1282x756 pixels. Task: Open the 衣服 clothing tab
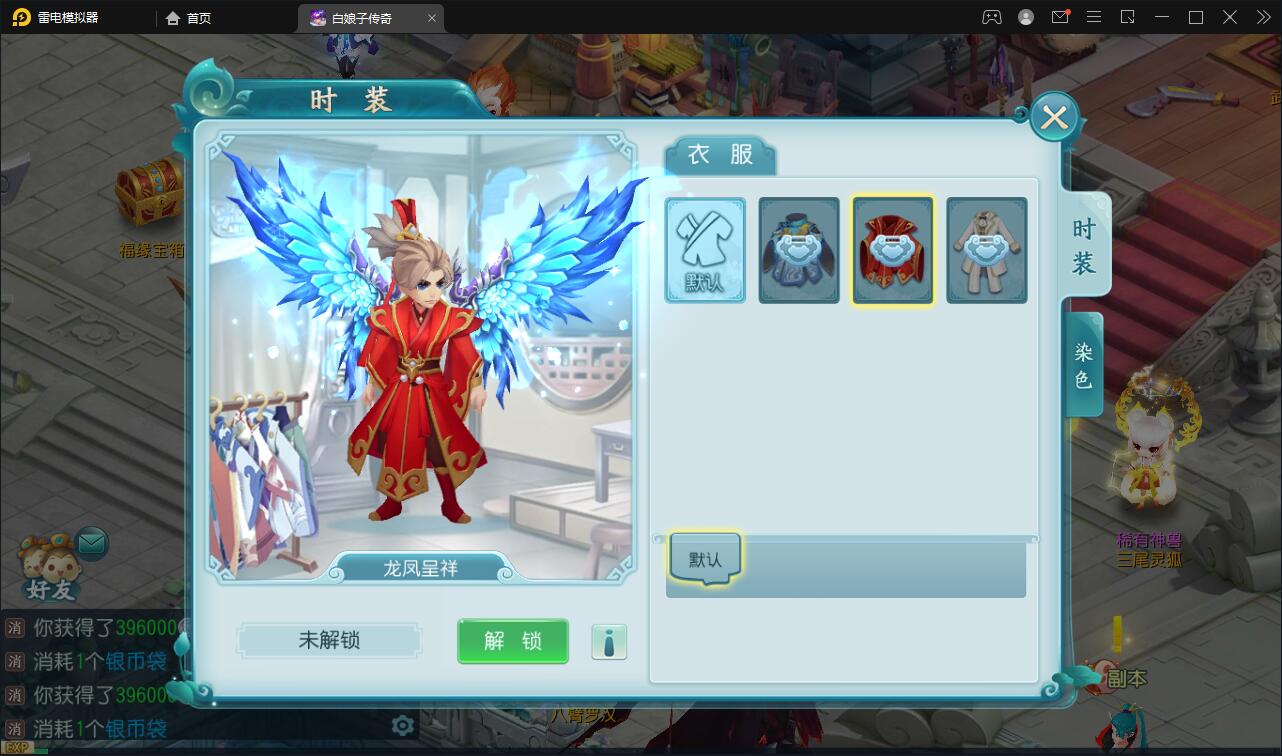[x=719, y=155]
